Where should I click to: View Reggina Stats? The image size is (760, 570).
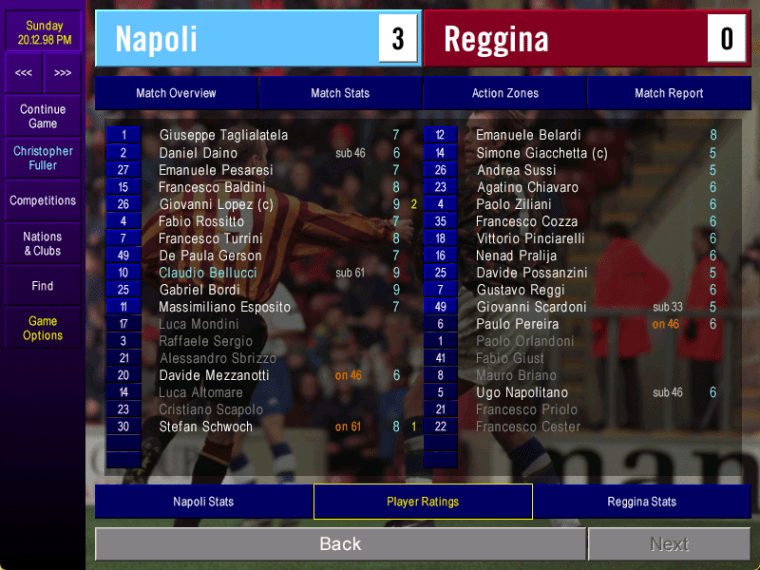pos(642,502)
